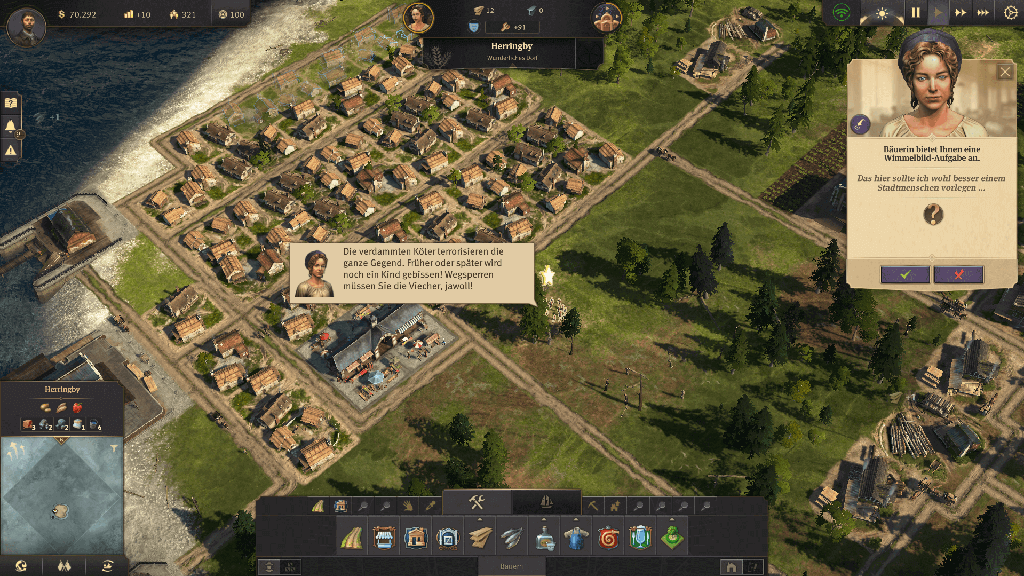Screen dimensions: 1024x576
Task: Set game speed to double arrow fast-forward
Action: click(x=961, y=13)
